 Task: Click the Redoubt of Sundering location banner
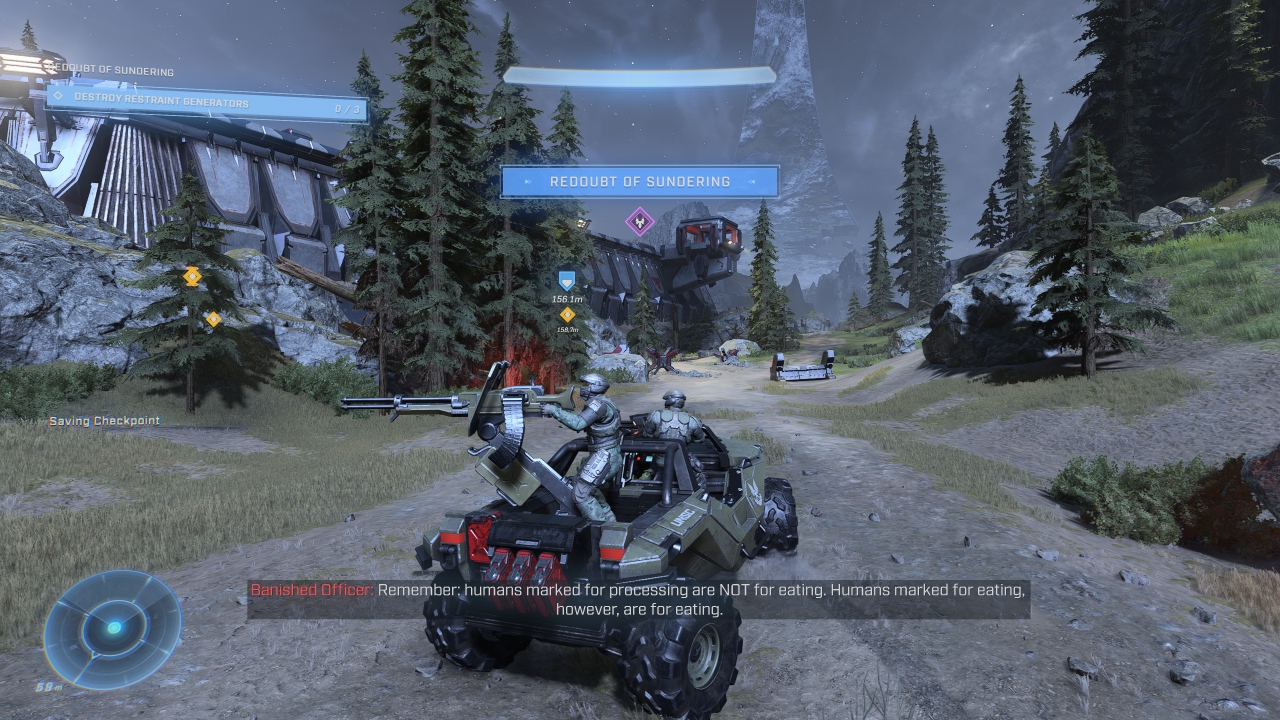[639, 182]
